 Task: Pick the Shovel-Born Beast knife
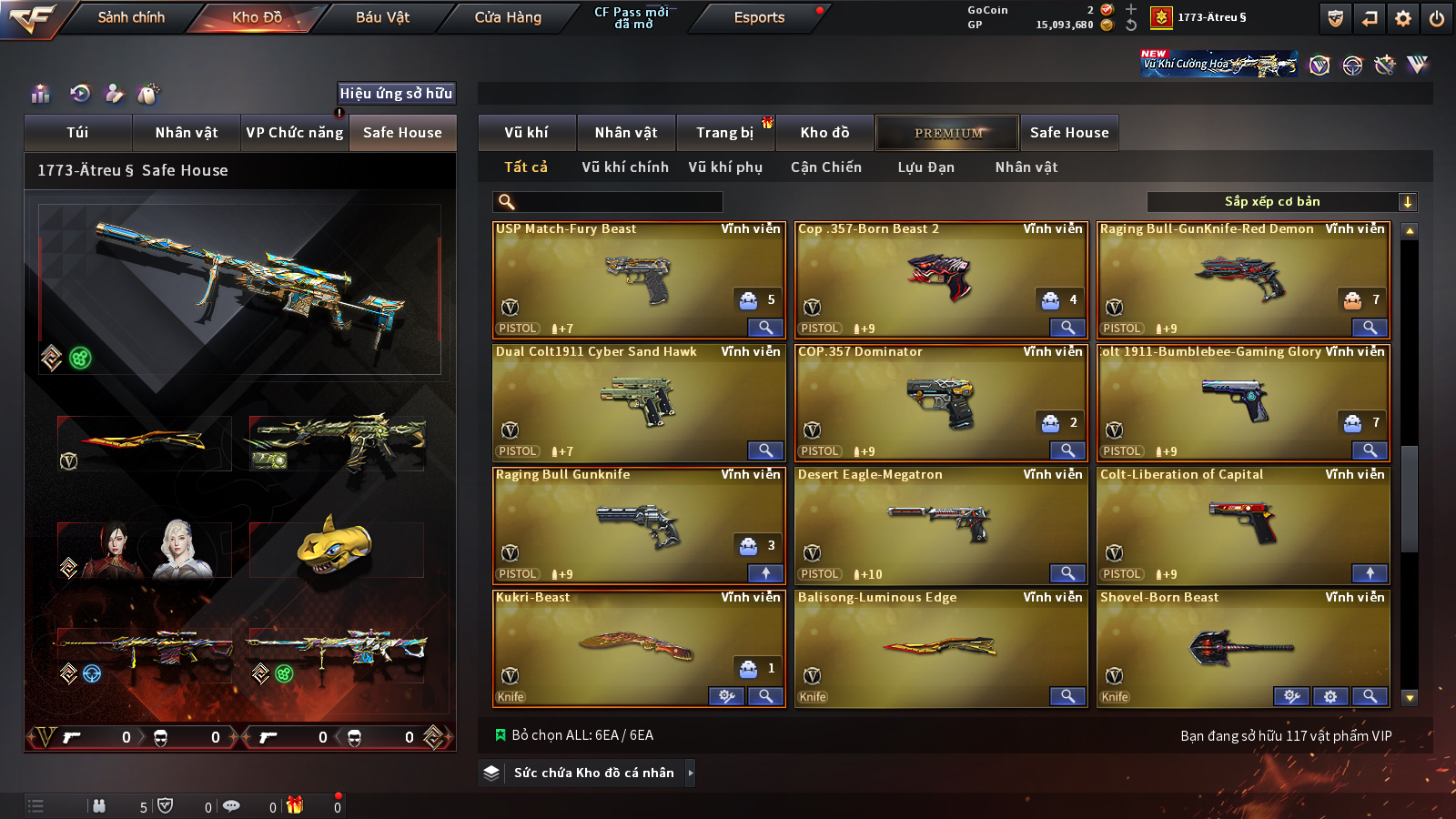(1242, 648)
